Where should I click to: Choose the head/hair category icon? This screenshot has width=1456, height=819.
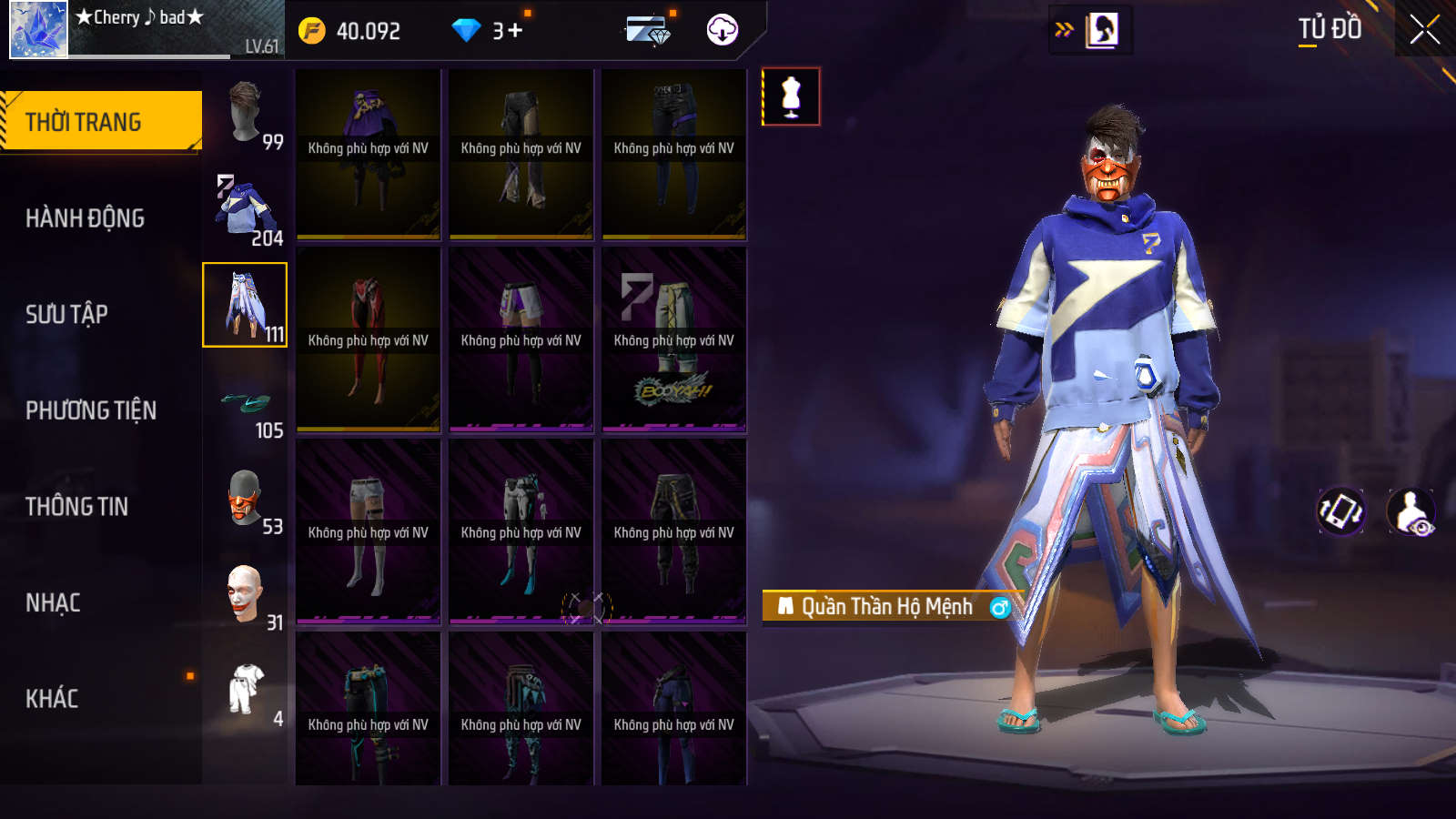click(246, 113)
